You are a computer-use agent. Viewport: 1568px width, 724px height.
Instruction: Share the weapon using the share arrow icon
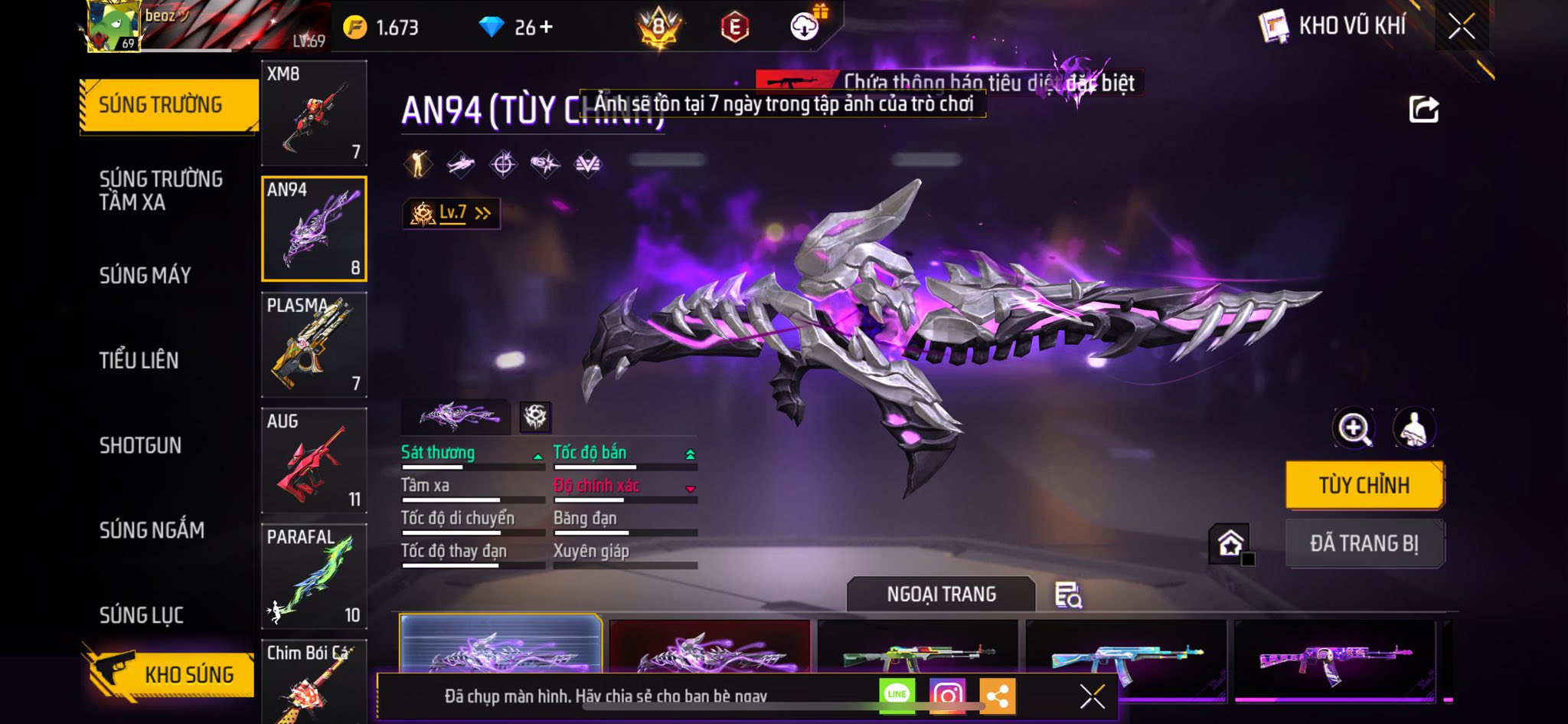pyautogui.click(x=1424, y=110)
